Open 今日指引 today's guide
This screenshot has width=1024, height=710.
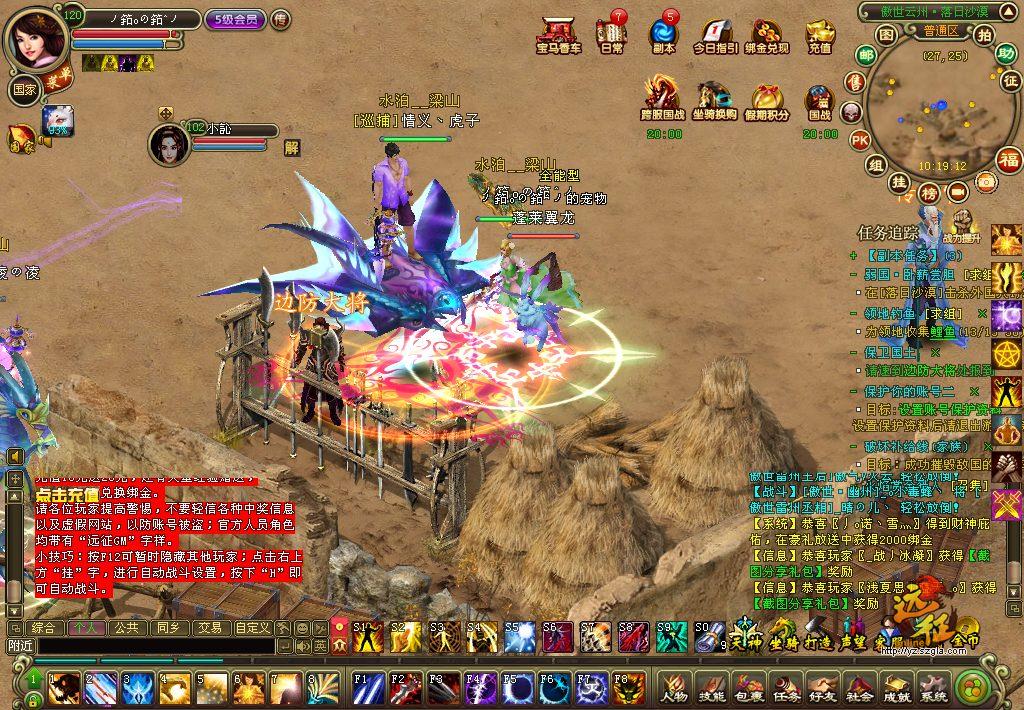click(716, 33)
